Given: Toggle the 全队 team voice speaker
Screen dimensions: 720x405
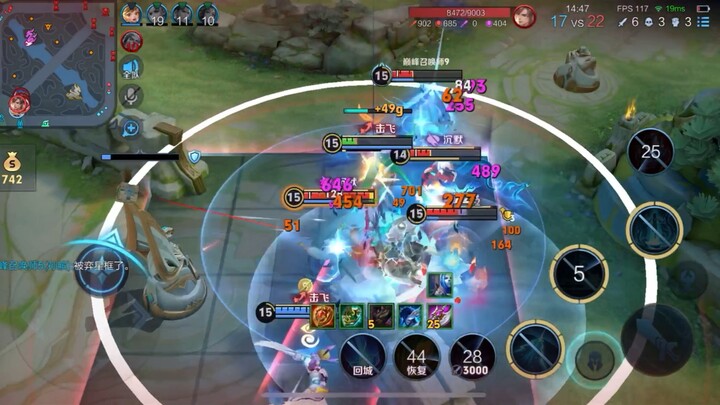Looking at the screenshot, I should (x=131, y=68).
